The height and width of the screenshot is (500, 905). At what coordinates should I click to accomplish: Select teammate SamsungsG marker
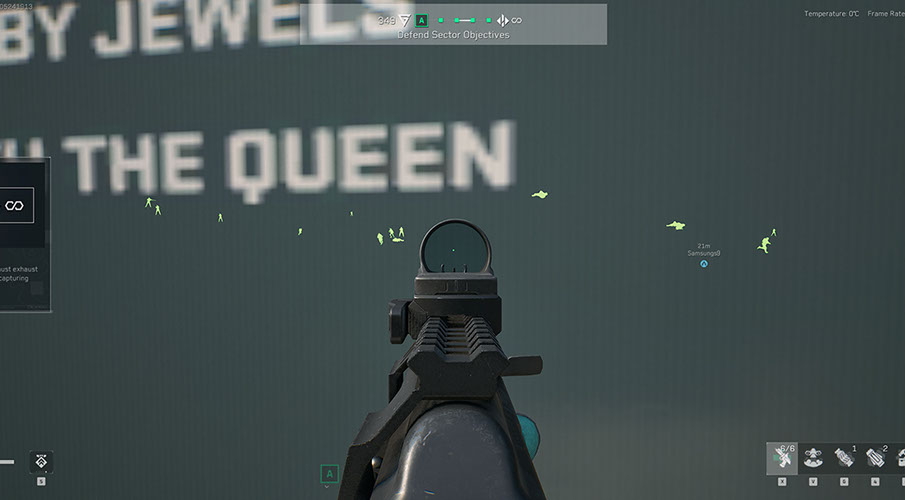tap(704, 264)
